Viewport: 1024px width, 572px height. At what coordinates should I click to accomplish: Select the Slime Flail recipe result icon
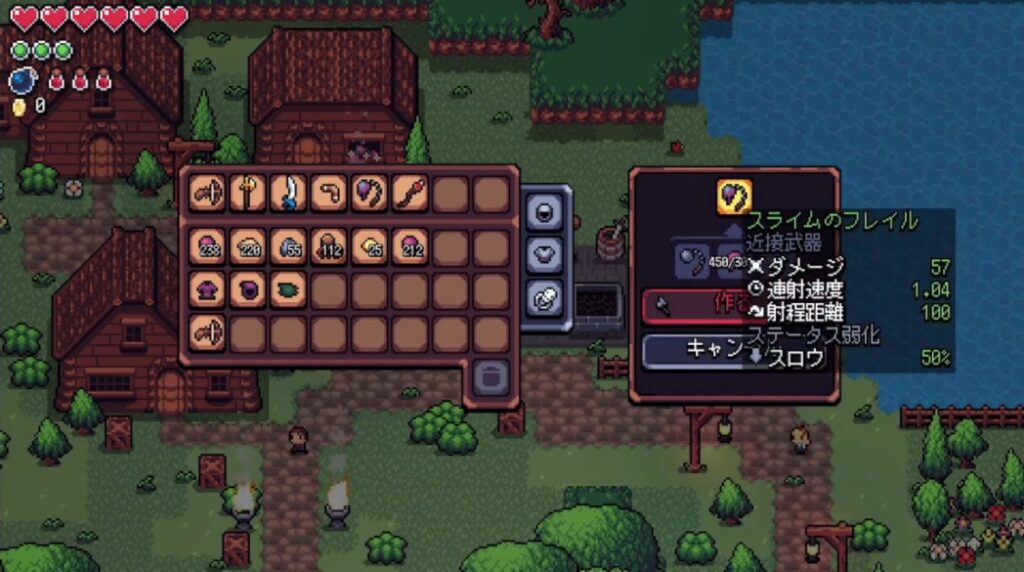[734, 193]
